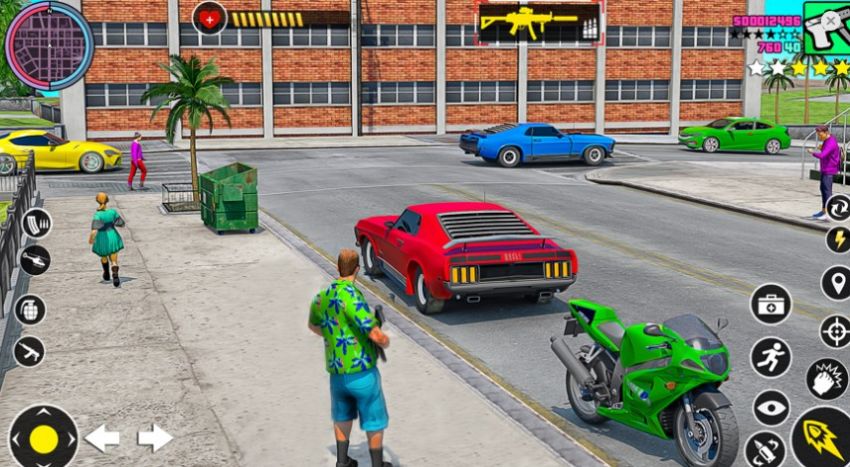Punch using the fist icon button

(x=826, y=379)
